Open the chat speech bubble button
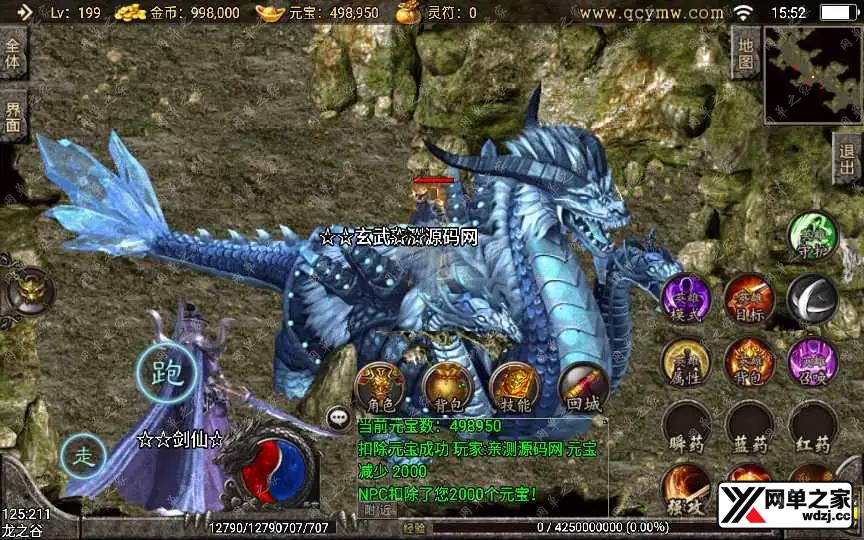The image size is (864, 540). (x=340, y=417)
